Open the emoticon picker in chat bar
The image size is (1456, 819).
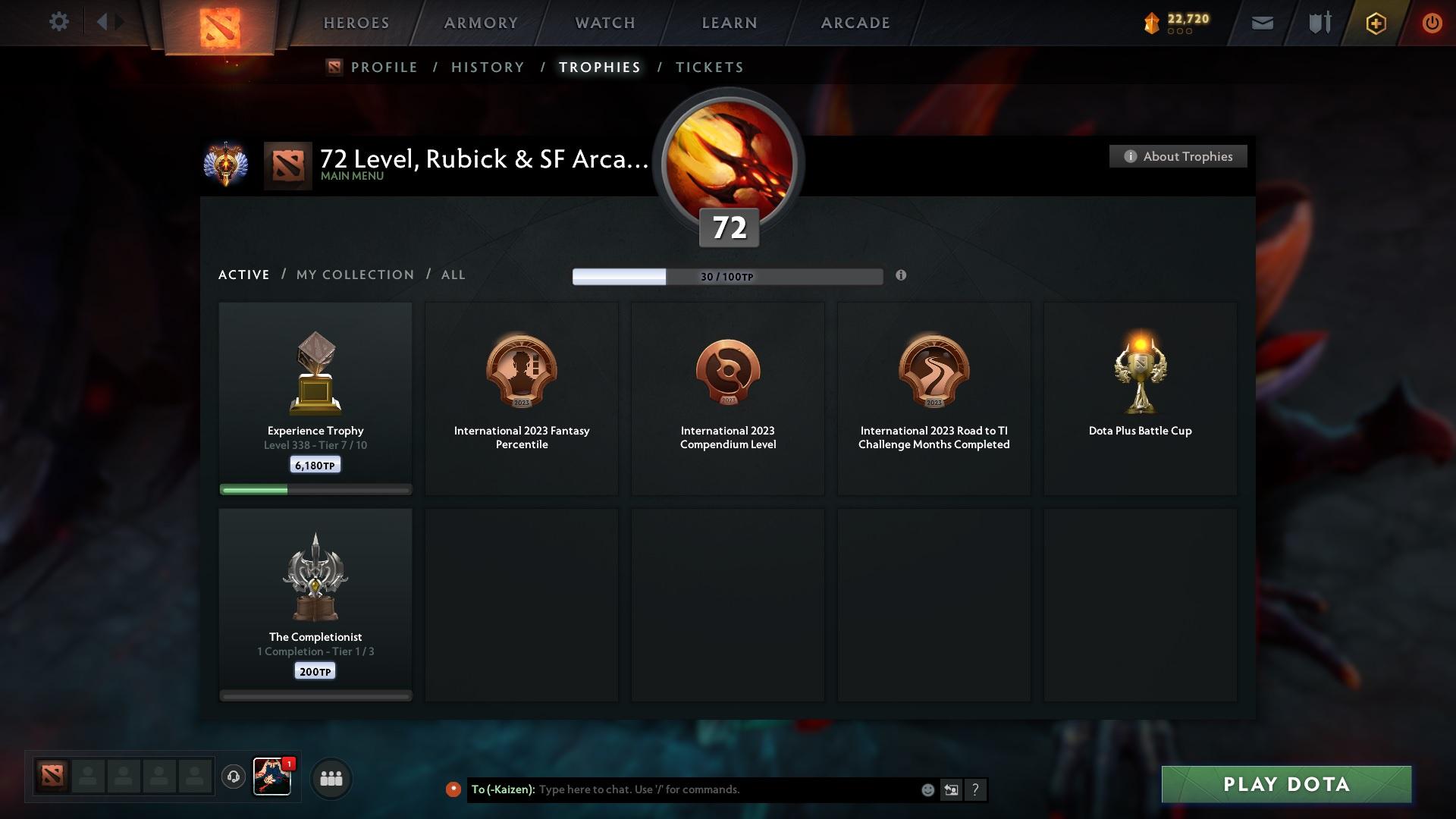pos(928,789)
